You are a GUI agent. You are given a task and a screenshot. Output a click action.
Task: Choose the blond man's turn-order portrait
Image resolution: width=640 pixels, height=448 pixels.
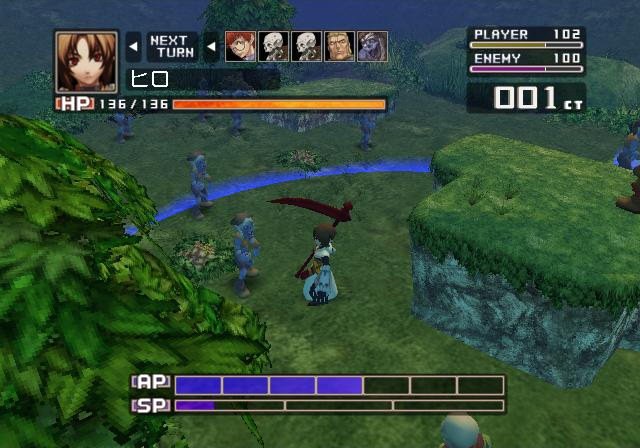[x=339, y=46]
